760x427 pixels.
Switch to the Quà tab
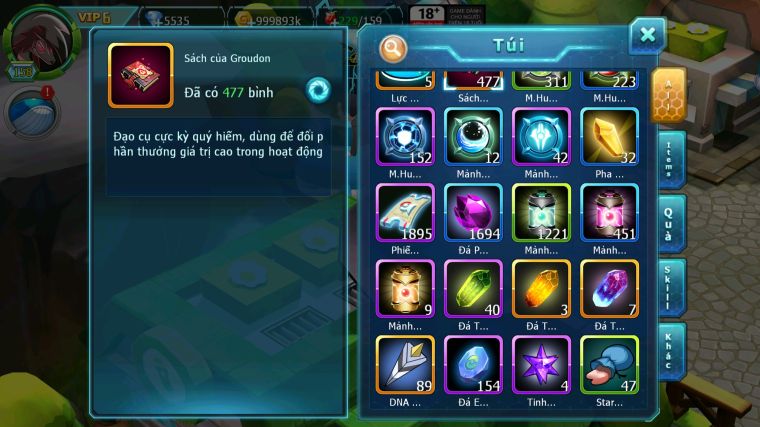tap(672, 222)
